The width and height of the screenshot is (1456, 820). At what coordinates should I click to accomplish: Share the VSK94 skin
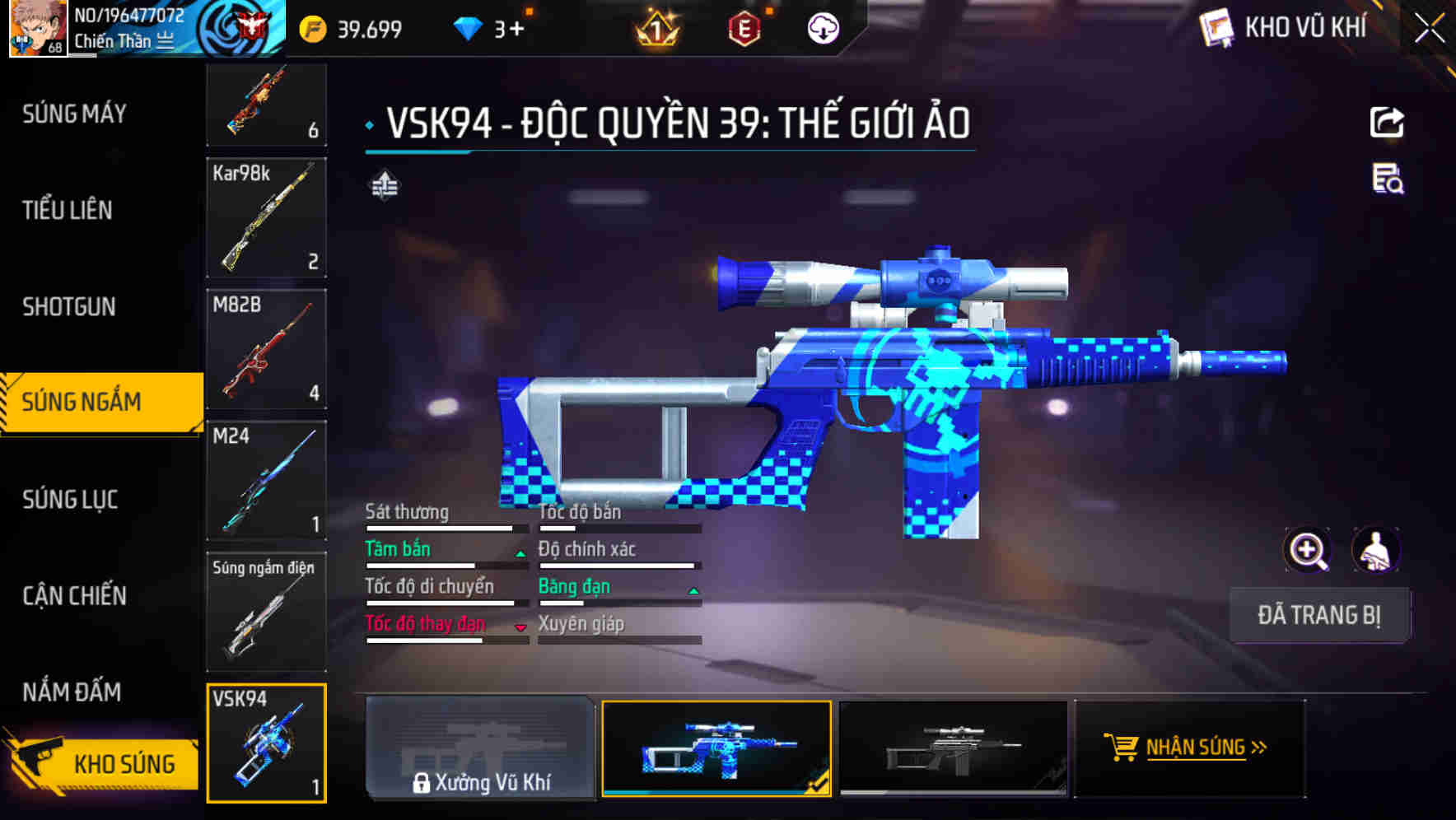[1388, 122]
